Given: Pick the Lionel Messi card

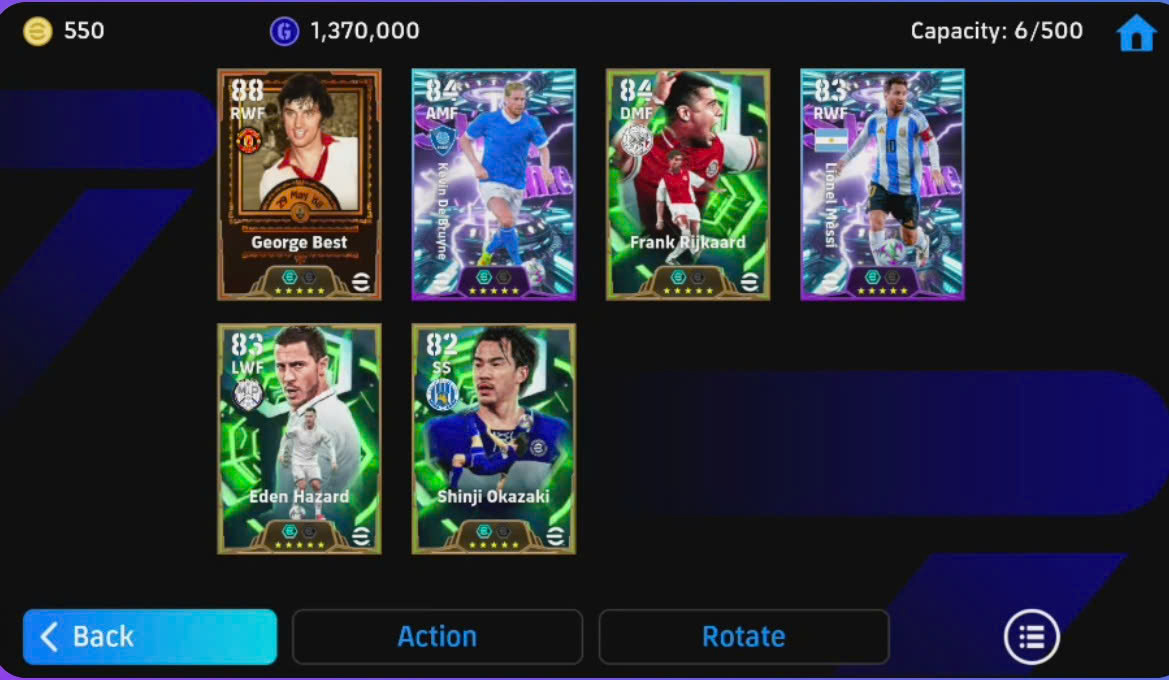Looking at the screenshot, I should [882, 184].
